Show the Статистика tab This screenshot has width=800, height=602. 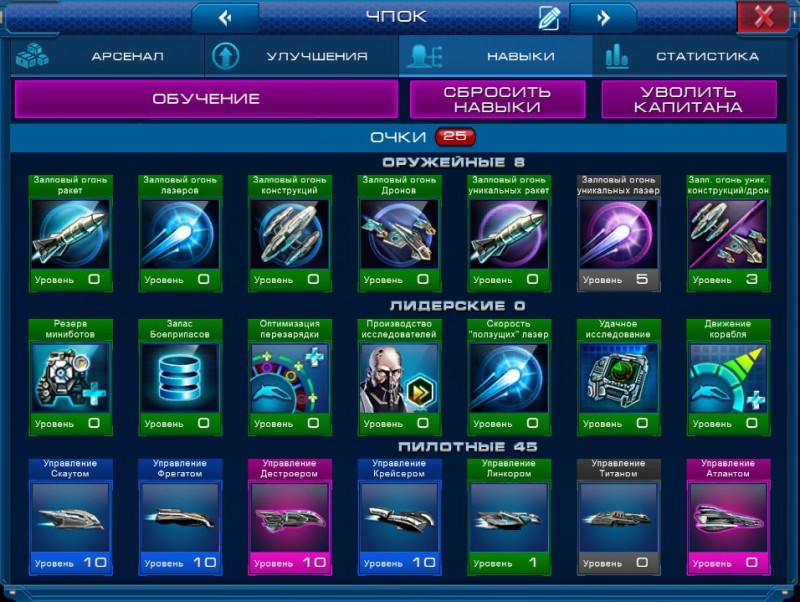[690, 57]
